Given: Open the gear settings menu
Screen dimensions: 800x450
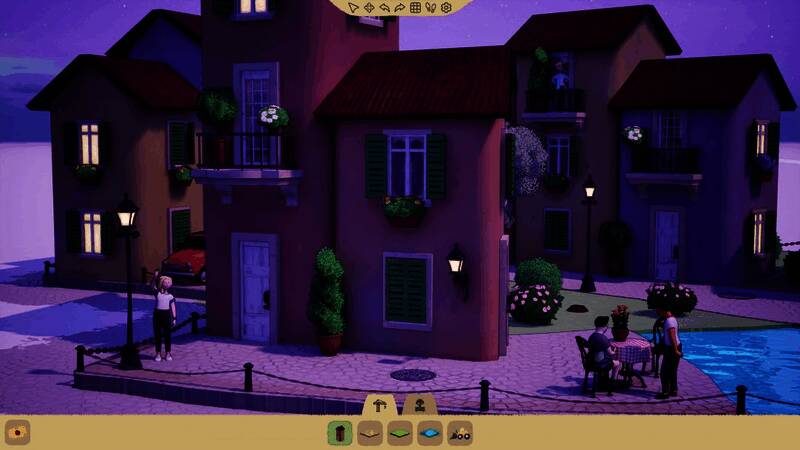Looking at the screenshot, I should 447,8.
